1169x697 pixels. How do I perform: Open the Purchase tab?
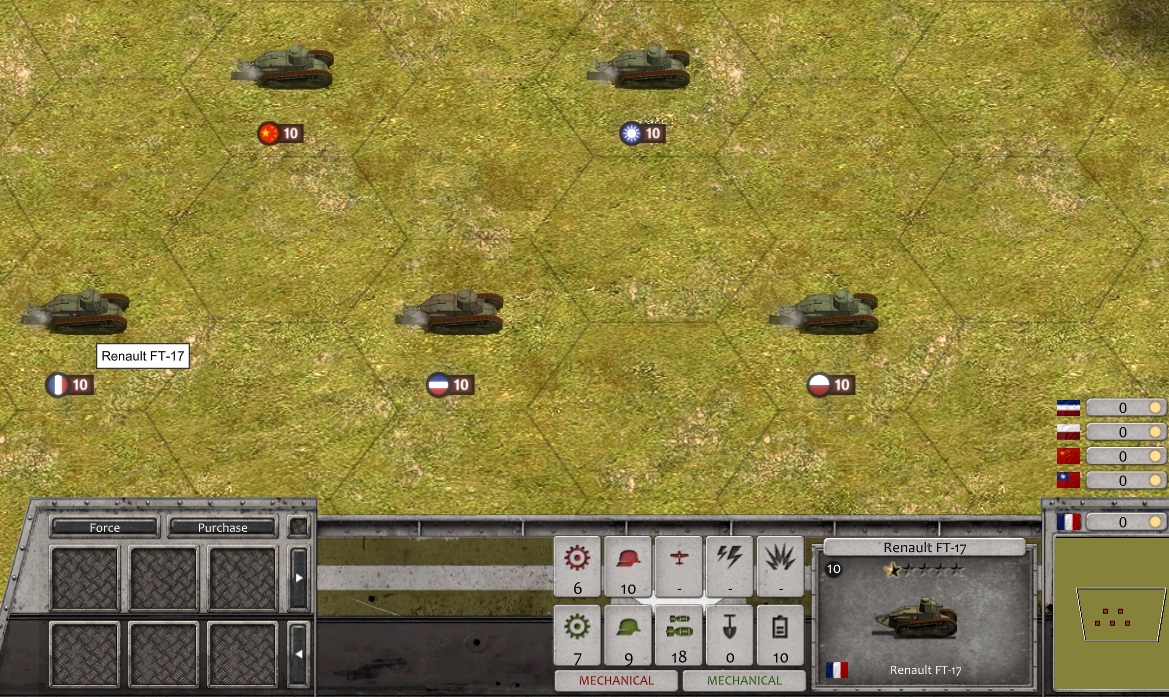222,527
